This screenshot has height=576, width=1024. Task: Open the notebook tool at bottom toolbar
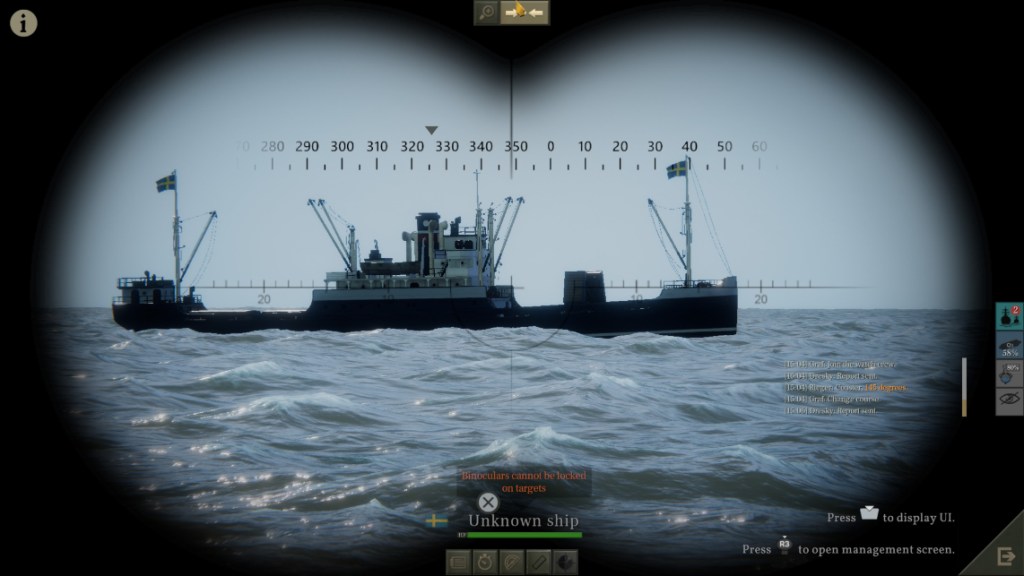459,561
